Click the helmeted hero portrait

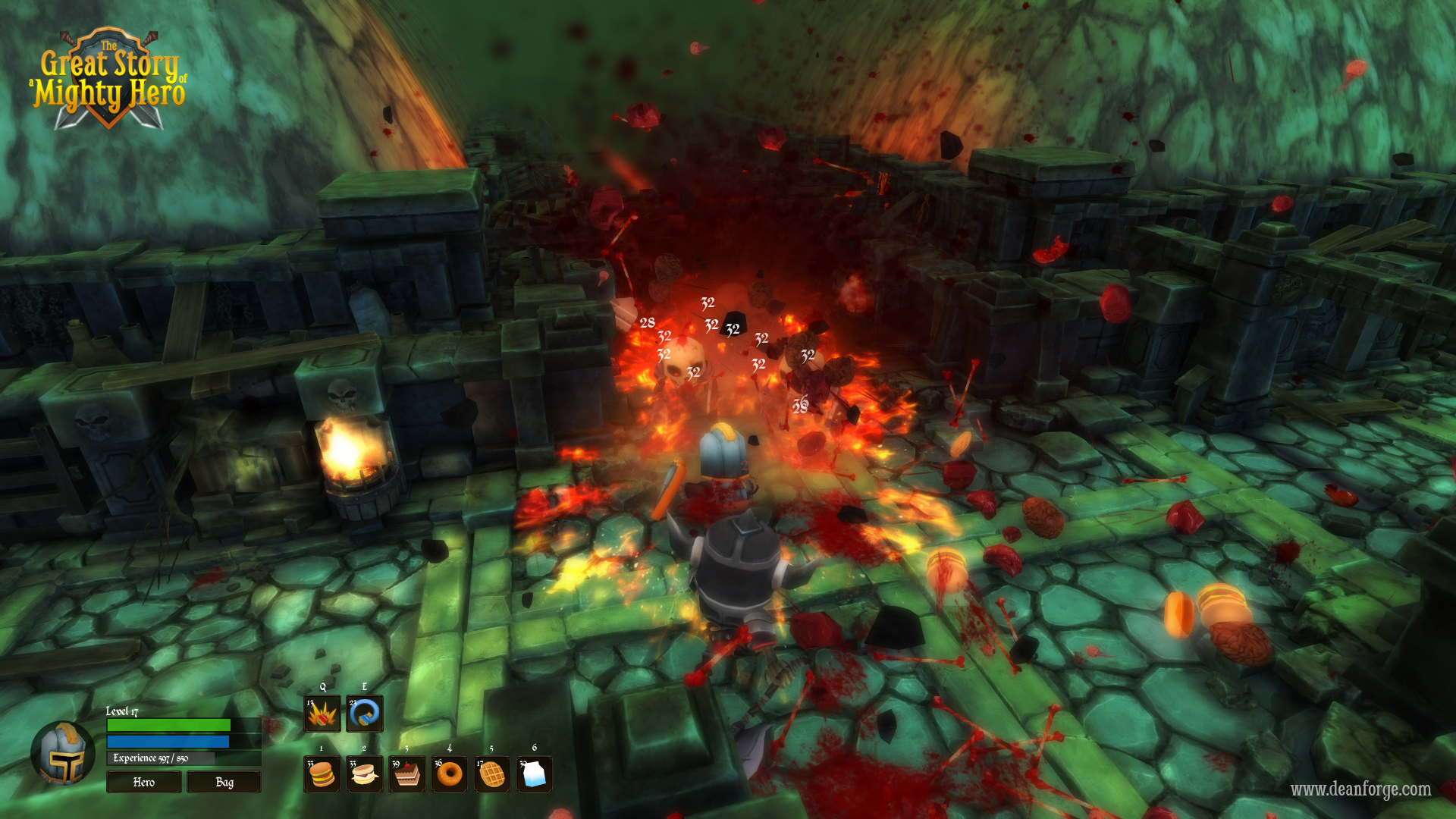pos(63,754)
